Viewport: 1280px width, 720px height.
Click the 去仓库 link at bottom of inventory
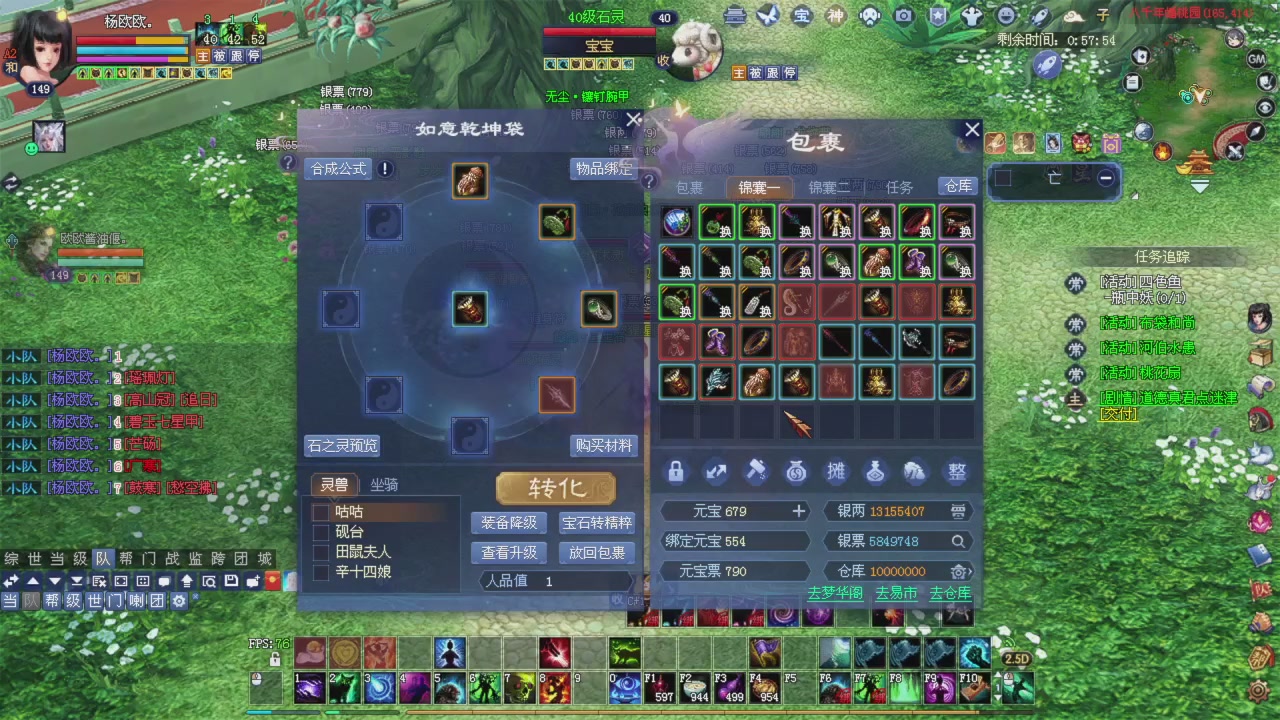[x=949, y=592]
